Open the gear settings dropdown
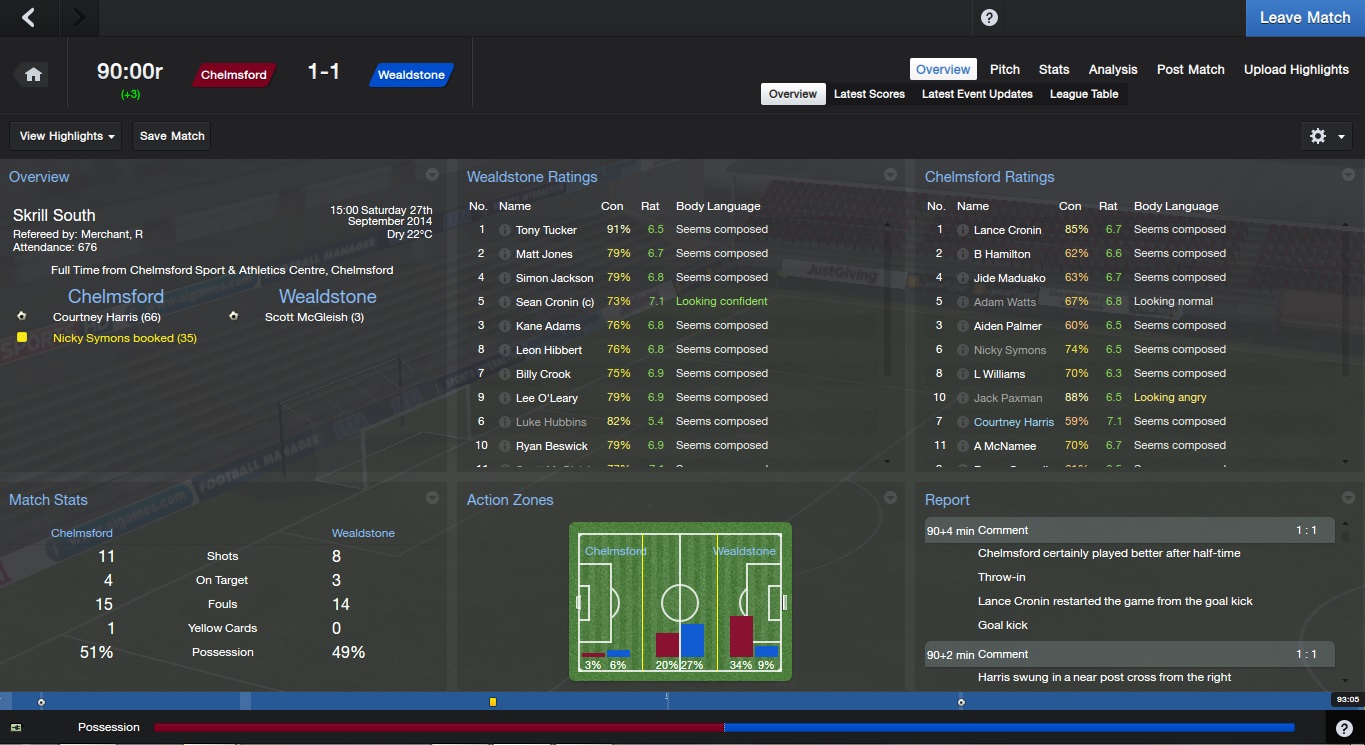 pos(1327,136)
